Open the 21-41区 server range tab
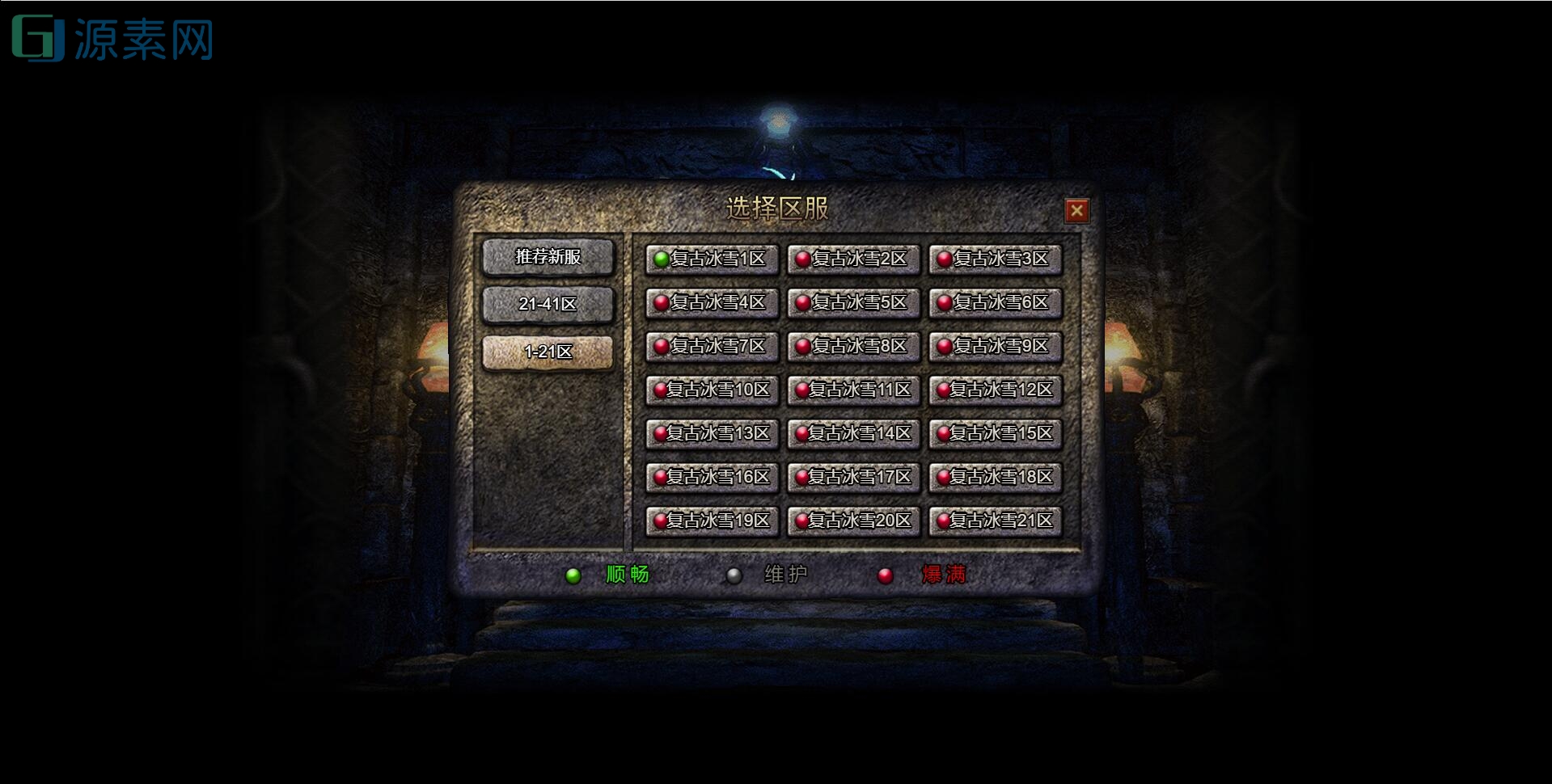Image resolution: width=1552 pixels, height=784 pixels. (548, 305)
